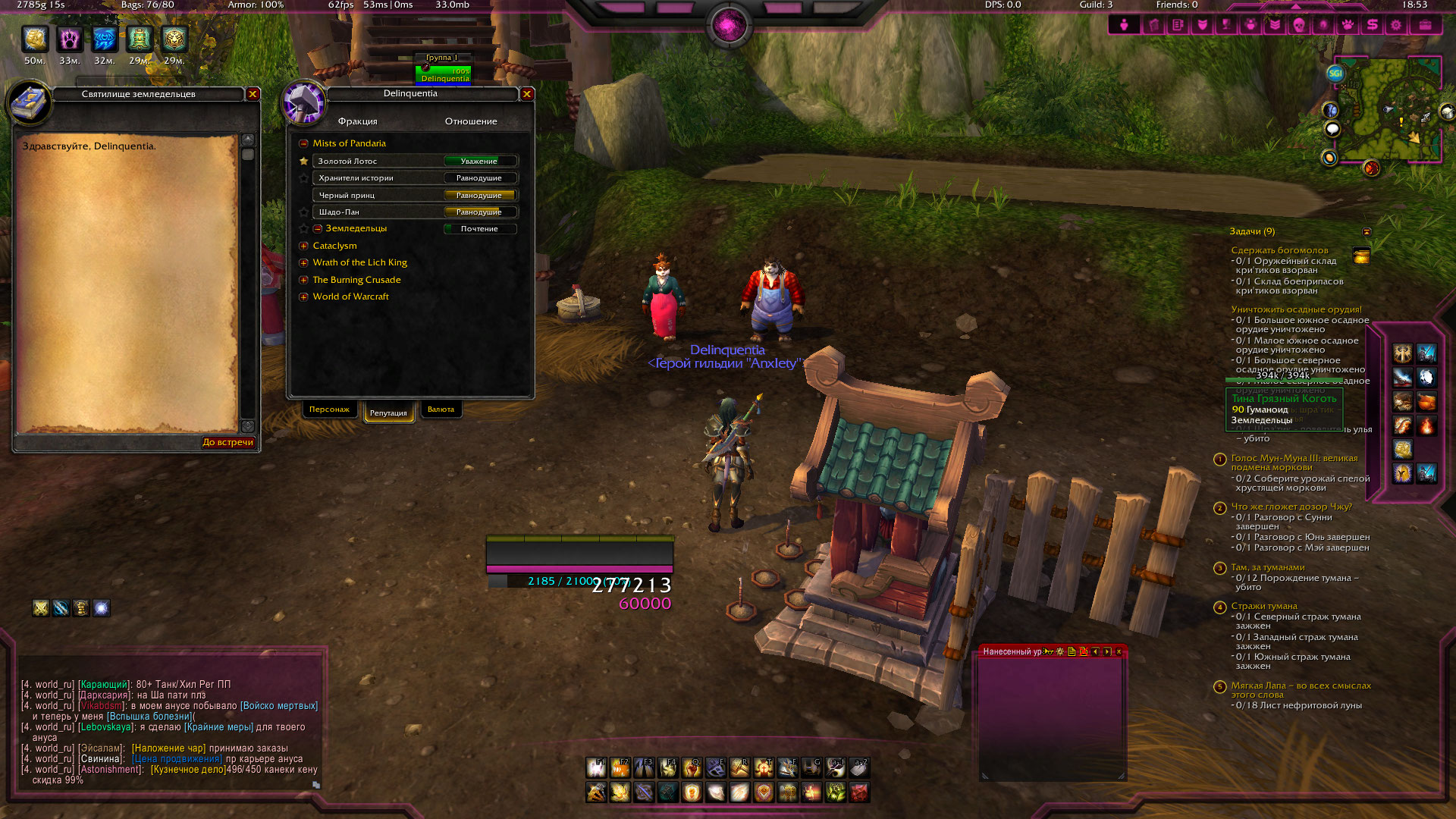Expand Wrath of the Lich King factions
This screenshot has width=1456, height=819.
[x=303, y=262]
